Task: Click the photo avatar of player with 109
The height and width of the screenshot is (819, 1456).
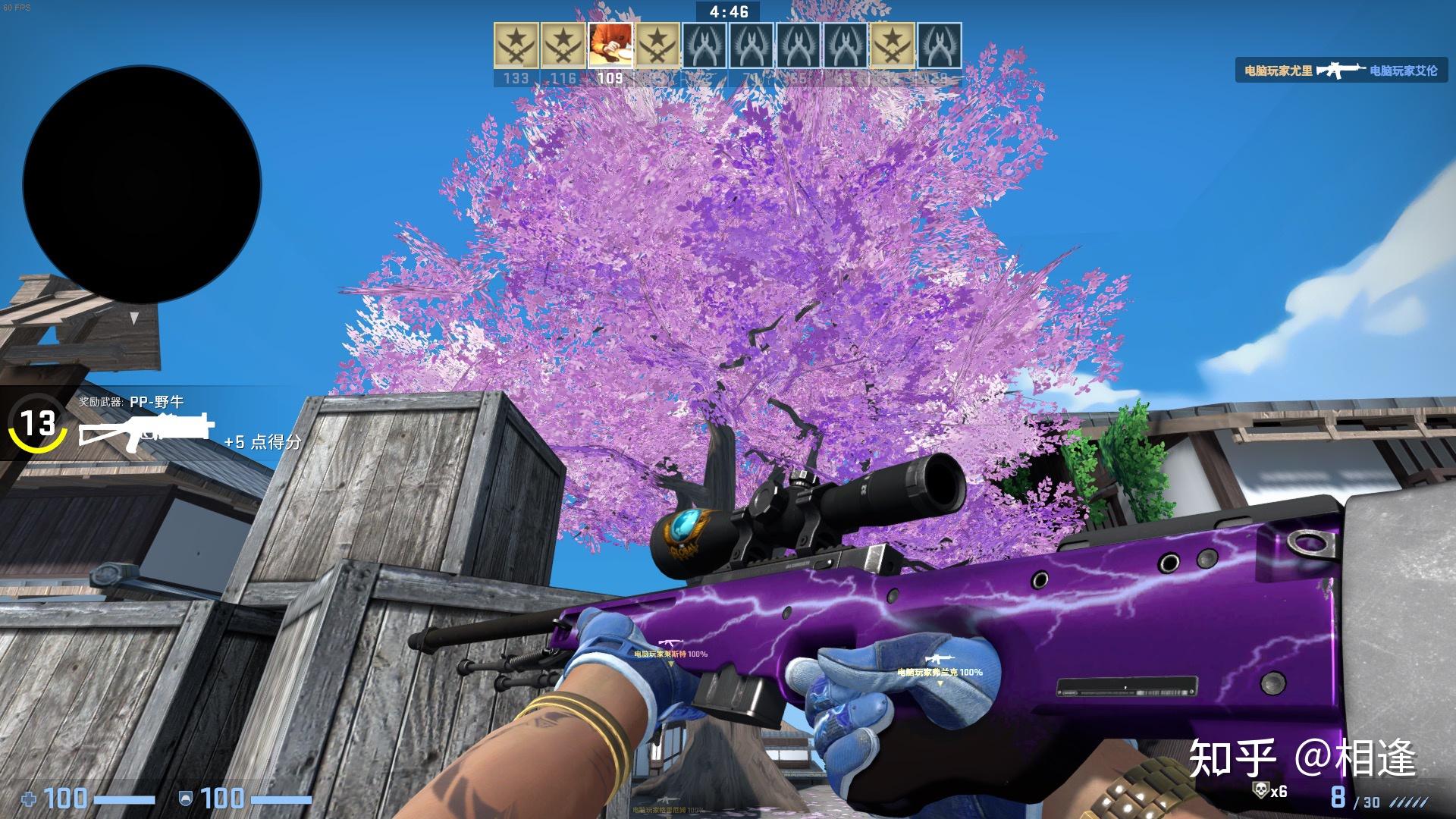Action: [611, 45]
